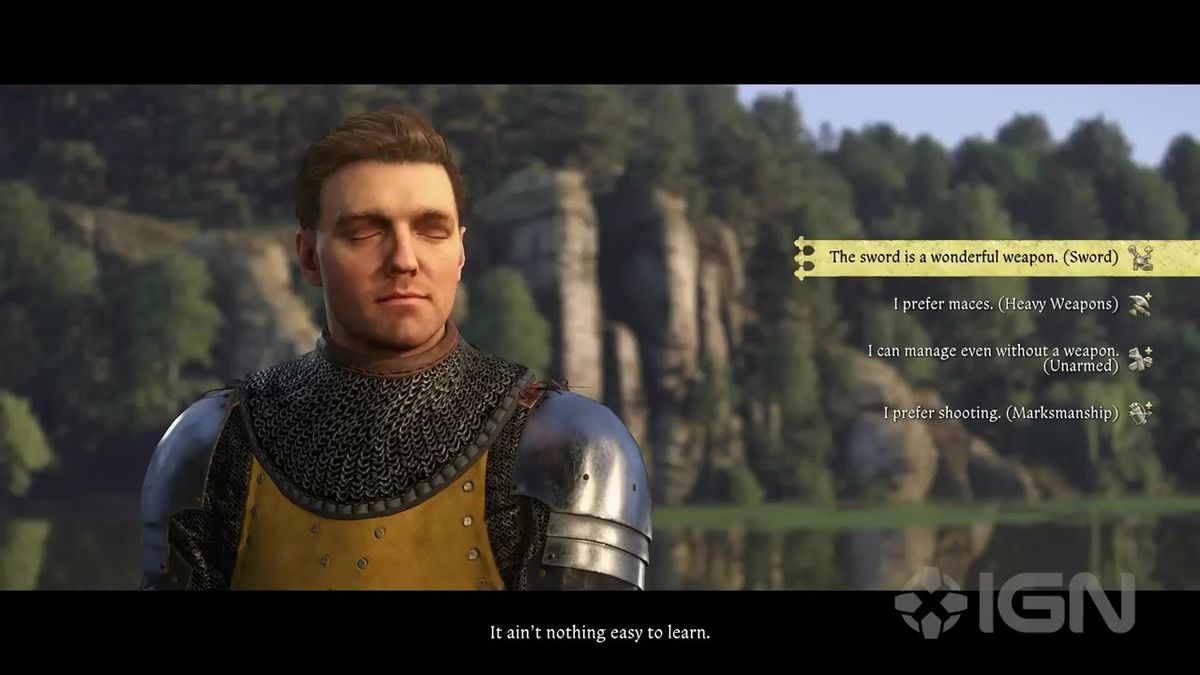The image size is (1200, 675).
Task: Choose "I prefer shooting" Marksmanship reply
Action: pyautogui.click(x=1000, y=412)
